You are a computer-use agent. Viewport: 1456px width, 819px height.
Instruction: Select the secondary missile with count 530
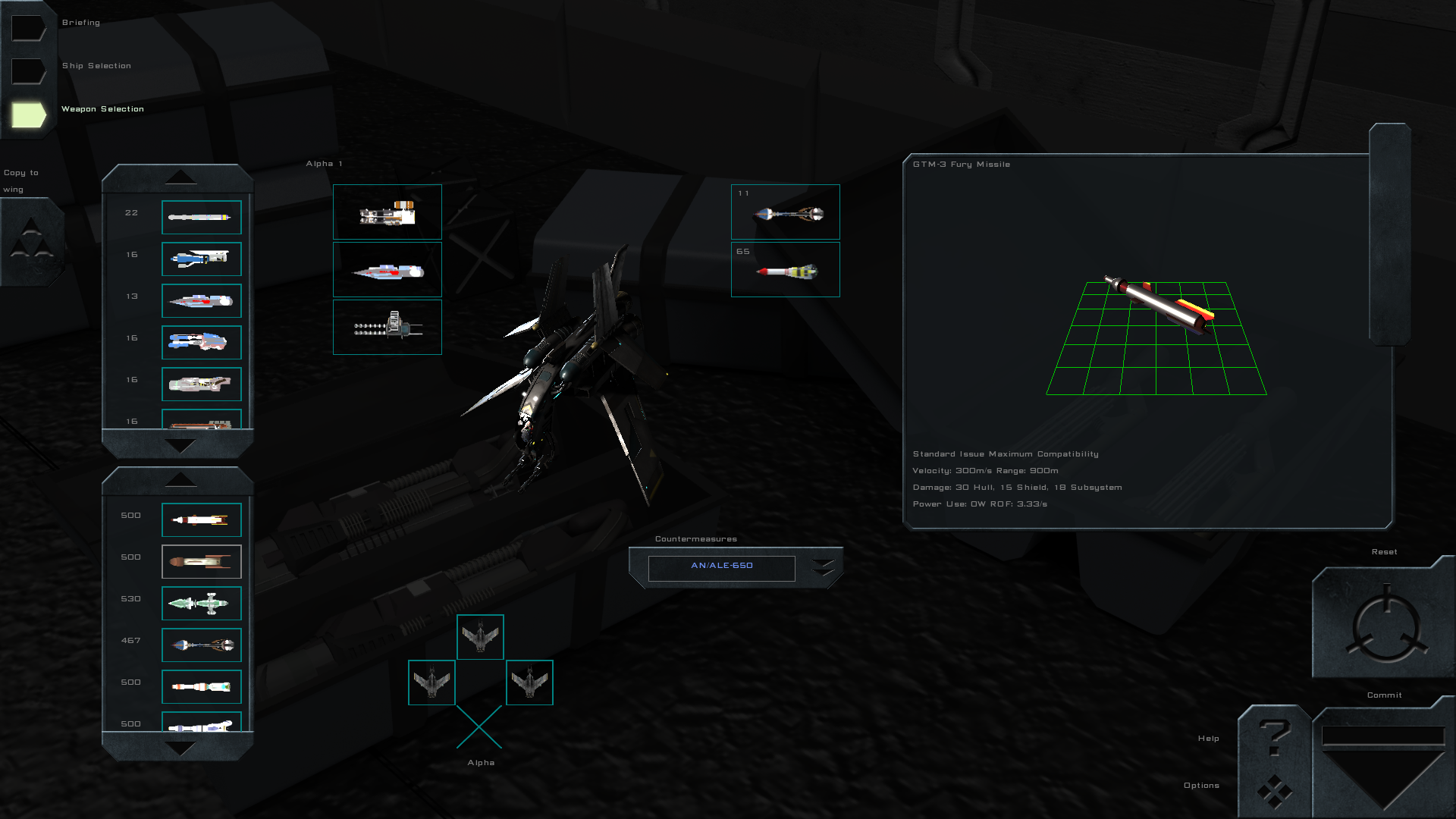(201, 604)
